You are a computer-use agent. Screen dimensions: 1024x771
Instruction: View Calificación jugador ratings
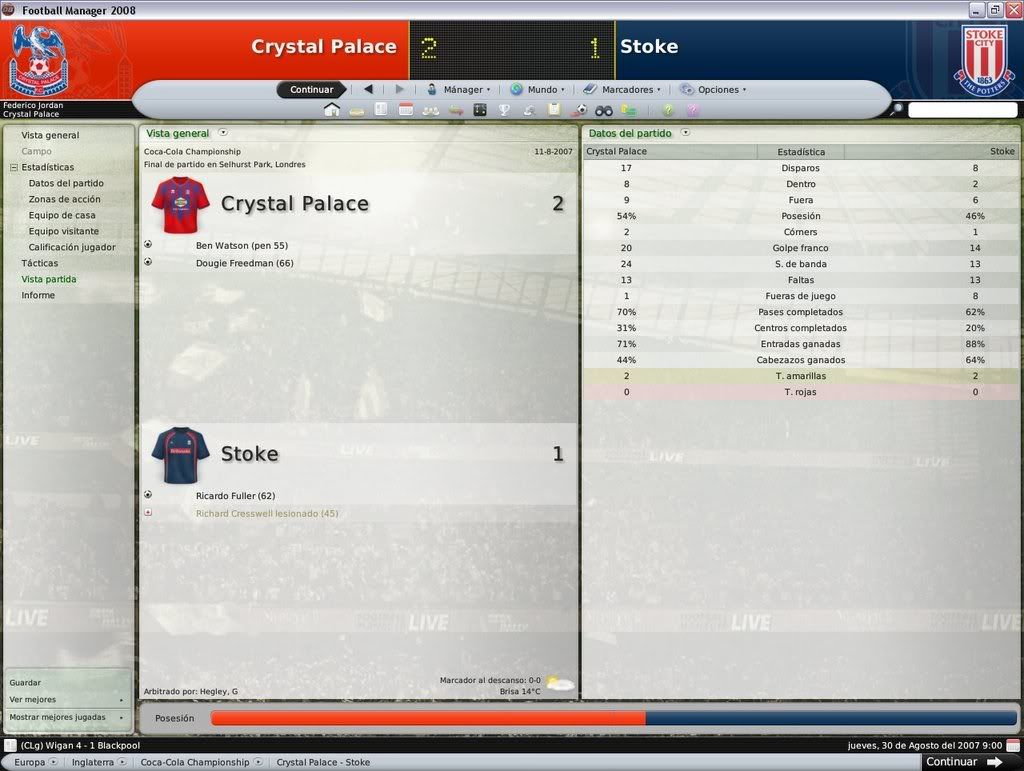click(72, 247)
